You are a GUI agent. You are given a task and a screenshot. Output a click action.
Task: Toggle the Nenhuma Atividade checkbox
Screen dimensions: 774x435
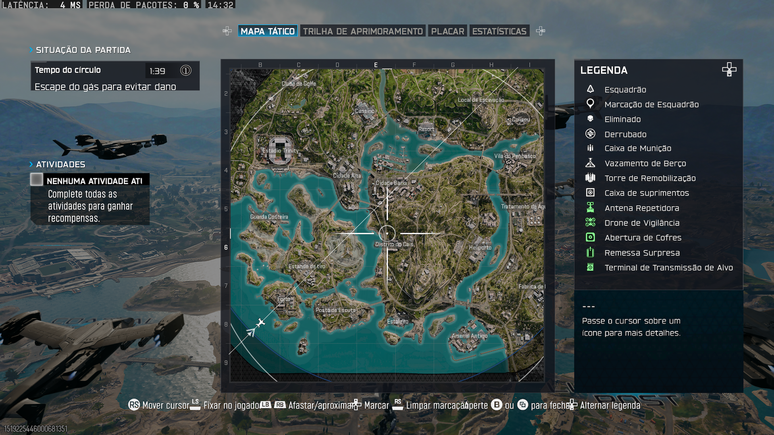coord(37,180)
